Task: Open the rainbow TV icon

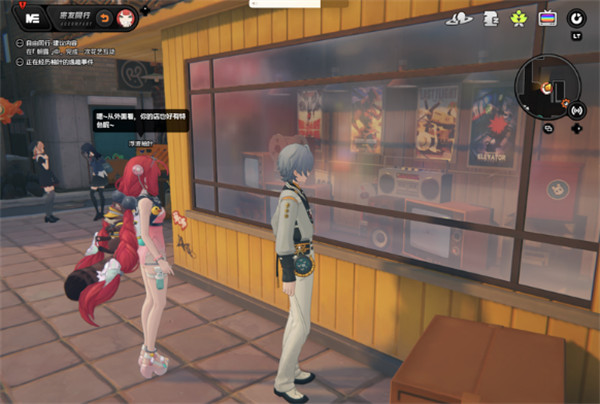Action: (x=547, y=18)
